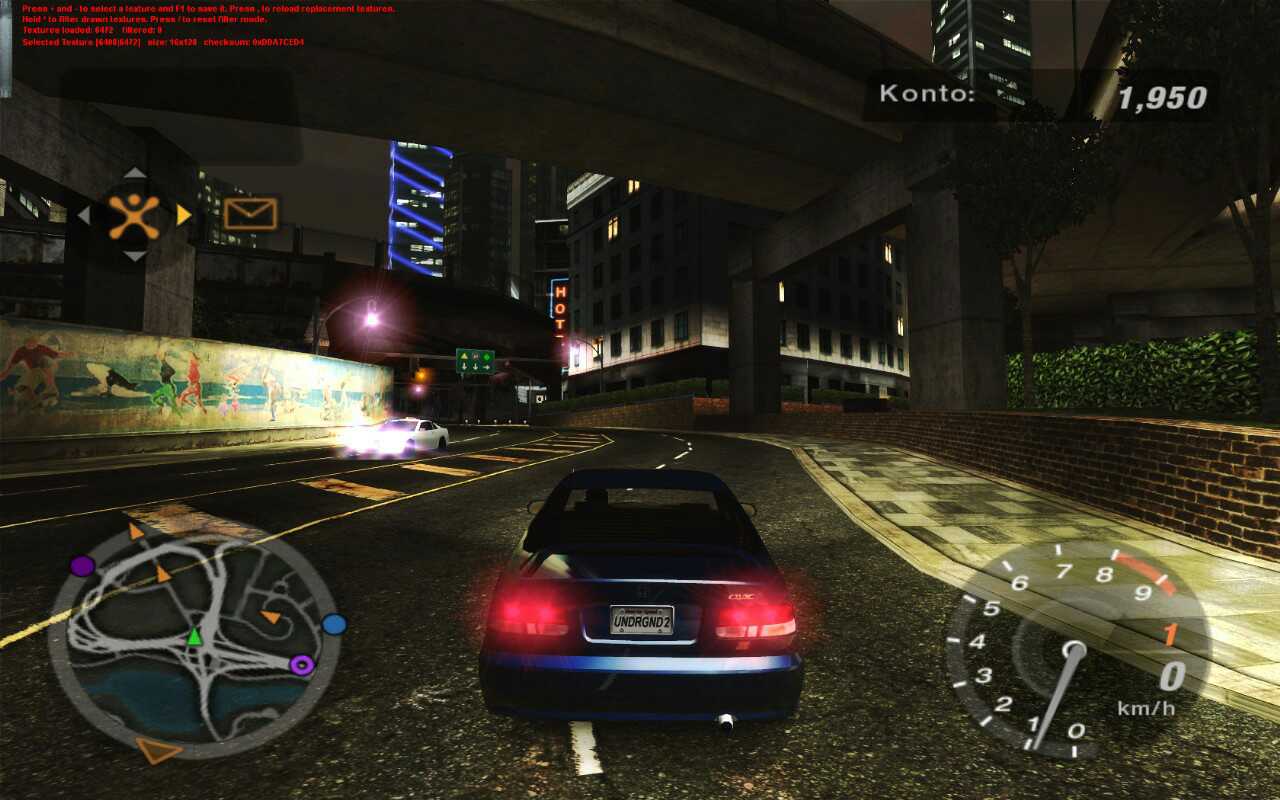The image size is (1280, 800).
Task: Click the orange jack-shaped SMS icon
Action: tap(132, 214)
